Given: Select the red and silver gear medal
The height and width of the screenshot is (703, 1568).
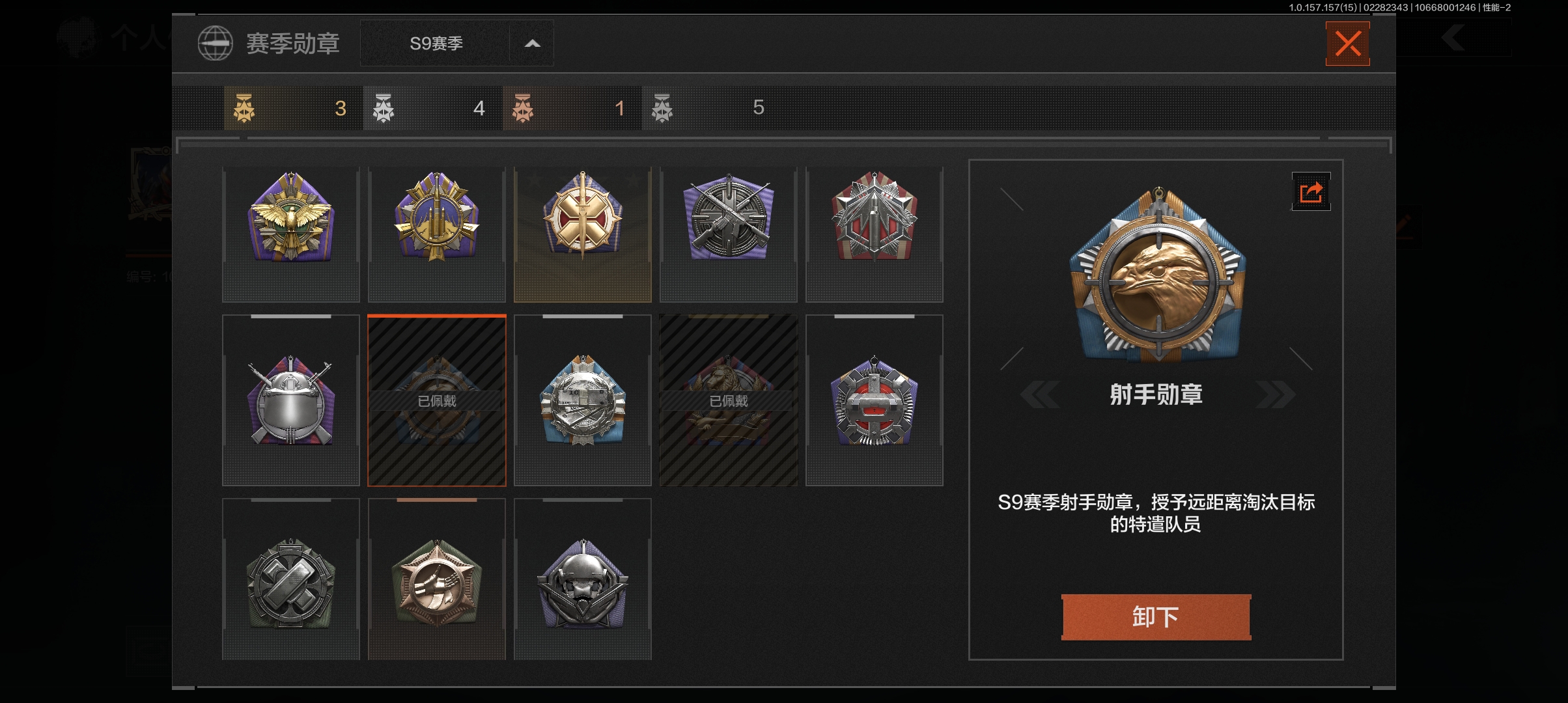Looking at the screenshot, I should 875,400.
